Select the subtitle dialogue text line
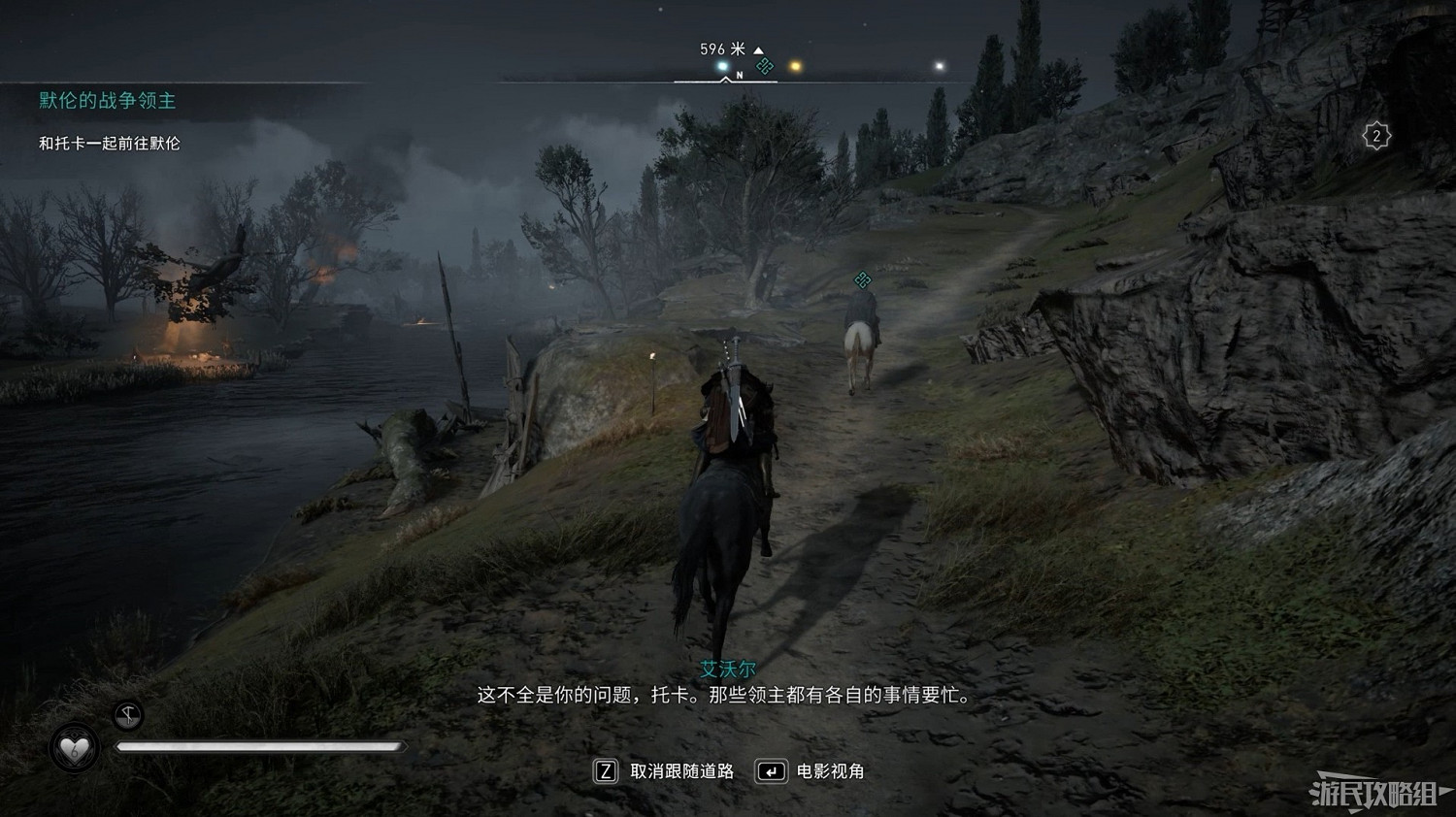This screenshot has width=1456, height=817. click(x=724, y=695)
